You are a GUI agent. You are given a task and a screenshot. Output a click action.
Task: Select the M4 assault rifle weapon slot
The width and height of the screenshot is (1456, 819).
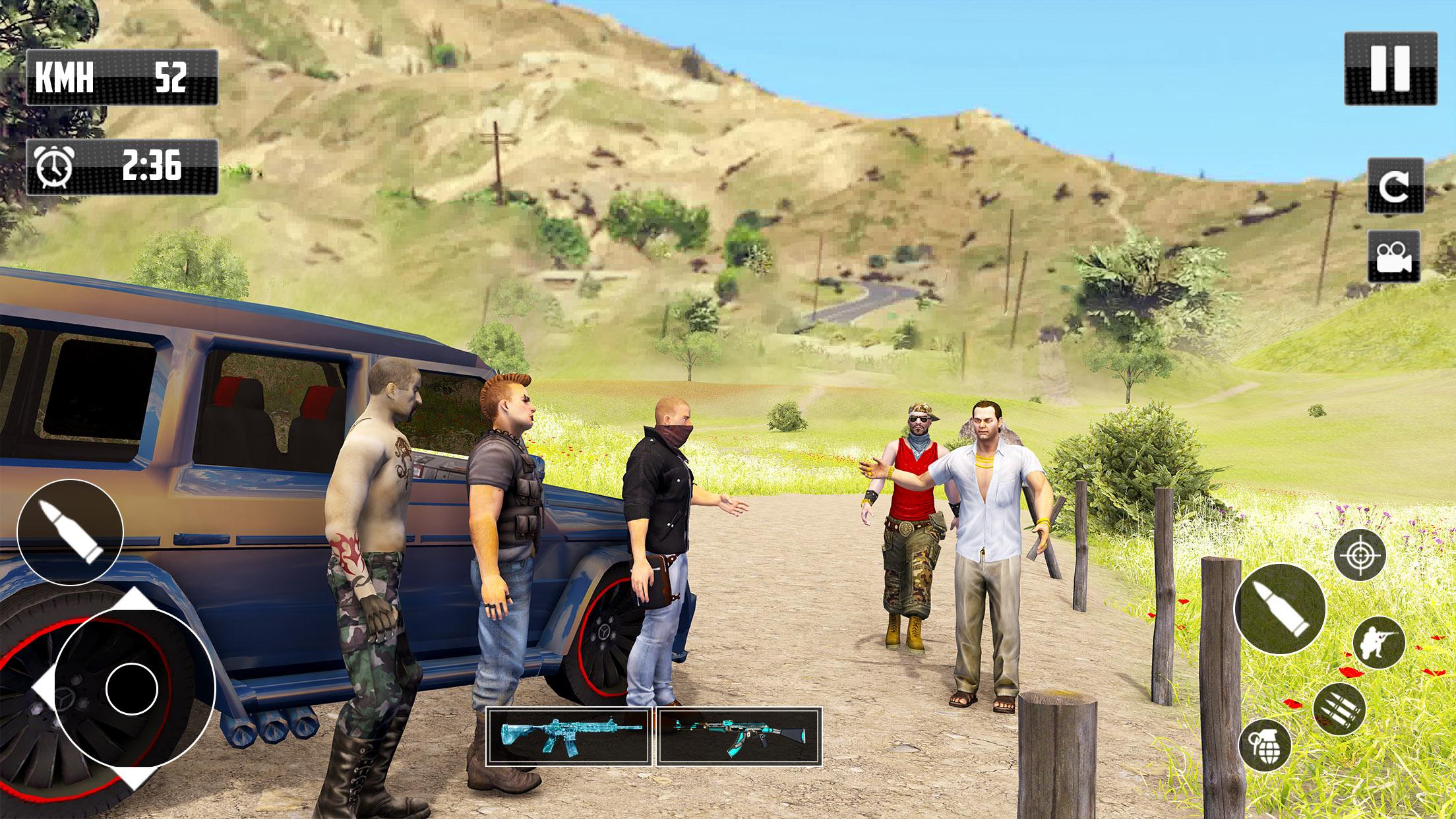tap(569, 737)
